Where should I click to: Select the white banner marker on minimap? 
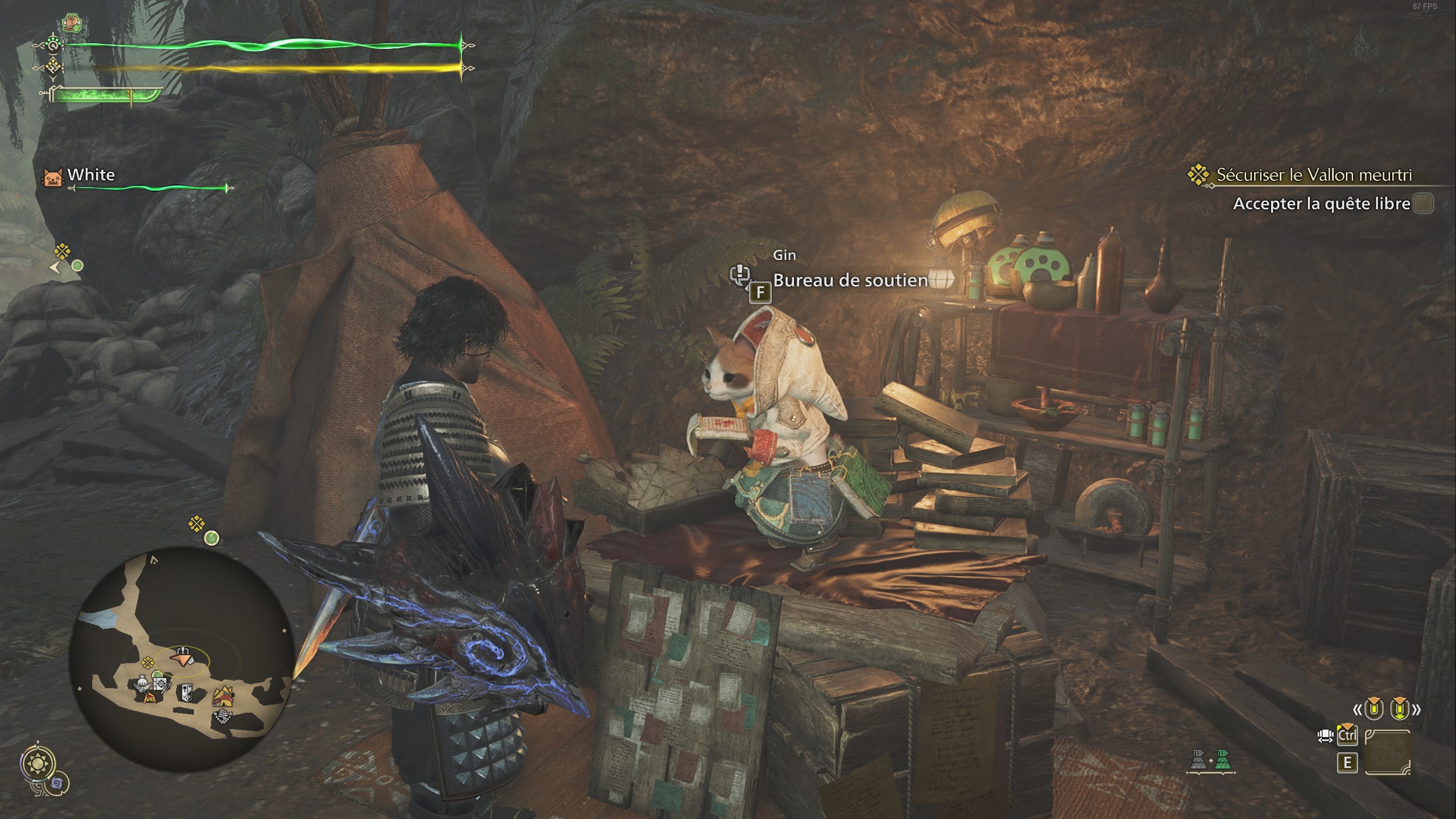point(186,693)
